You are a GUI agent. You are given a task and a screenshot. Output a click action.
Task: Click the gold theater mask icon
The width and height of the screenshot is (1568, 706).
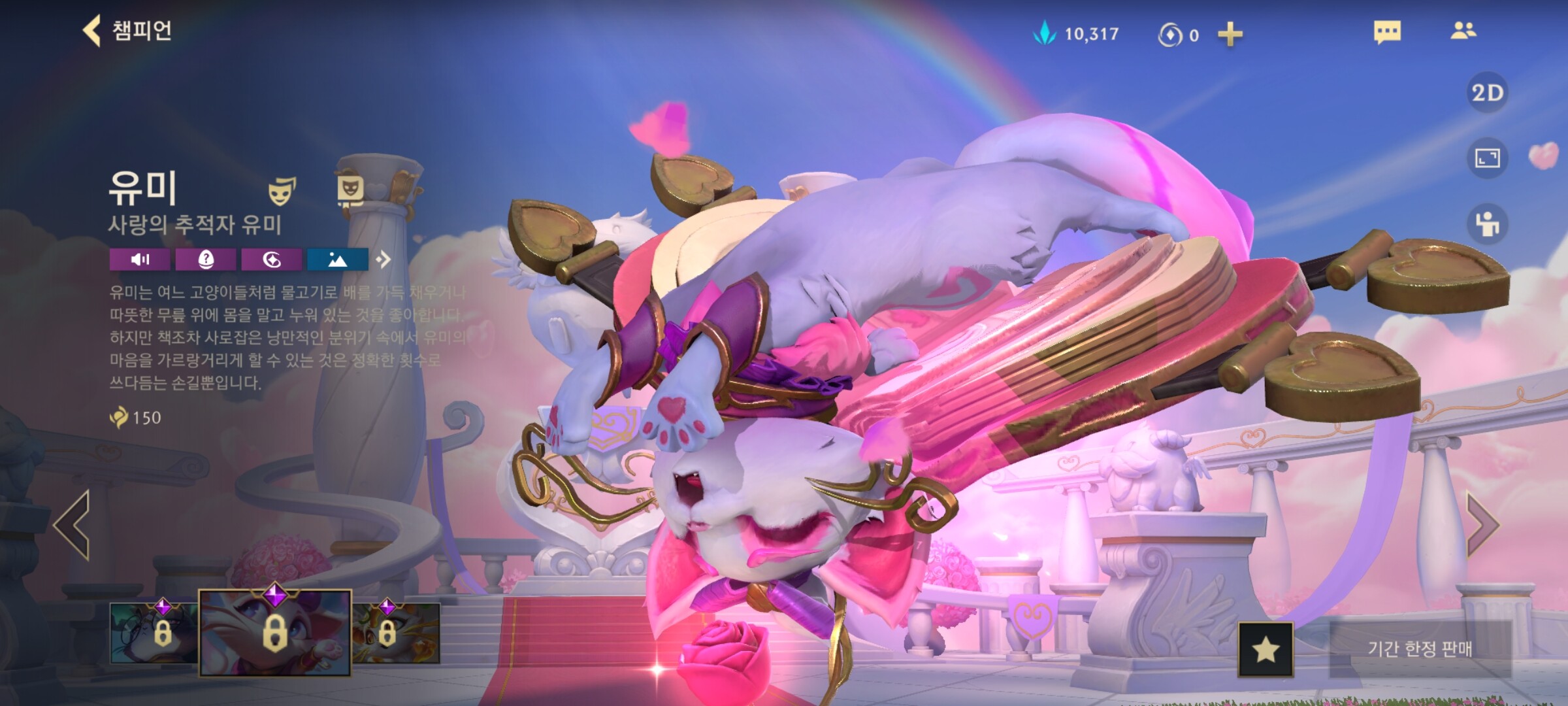[x=282, y=190]
